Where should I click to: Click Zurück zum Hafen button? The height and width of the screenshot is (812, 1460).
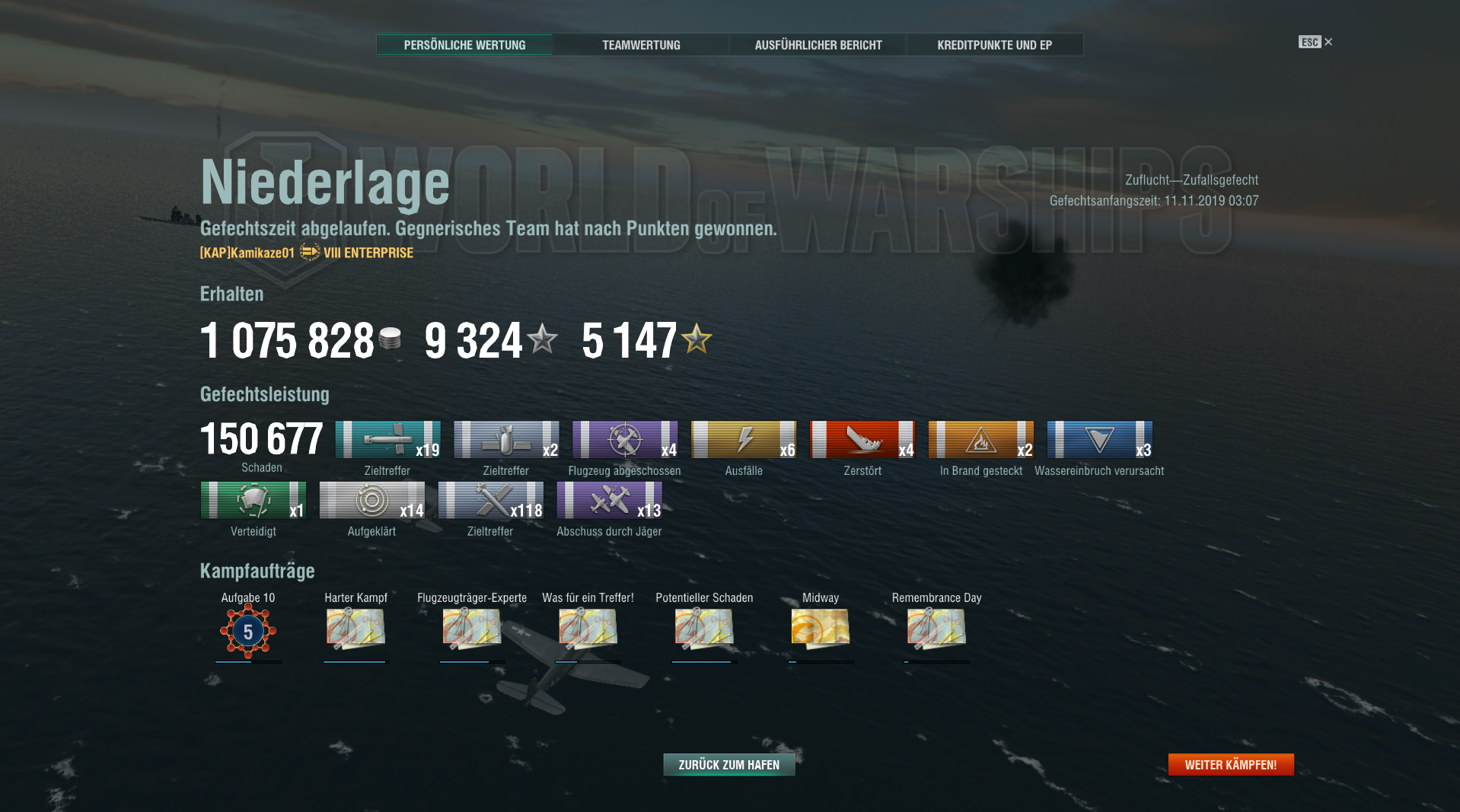[x=728, y=765]
